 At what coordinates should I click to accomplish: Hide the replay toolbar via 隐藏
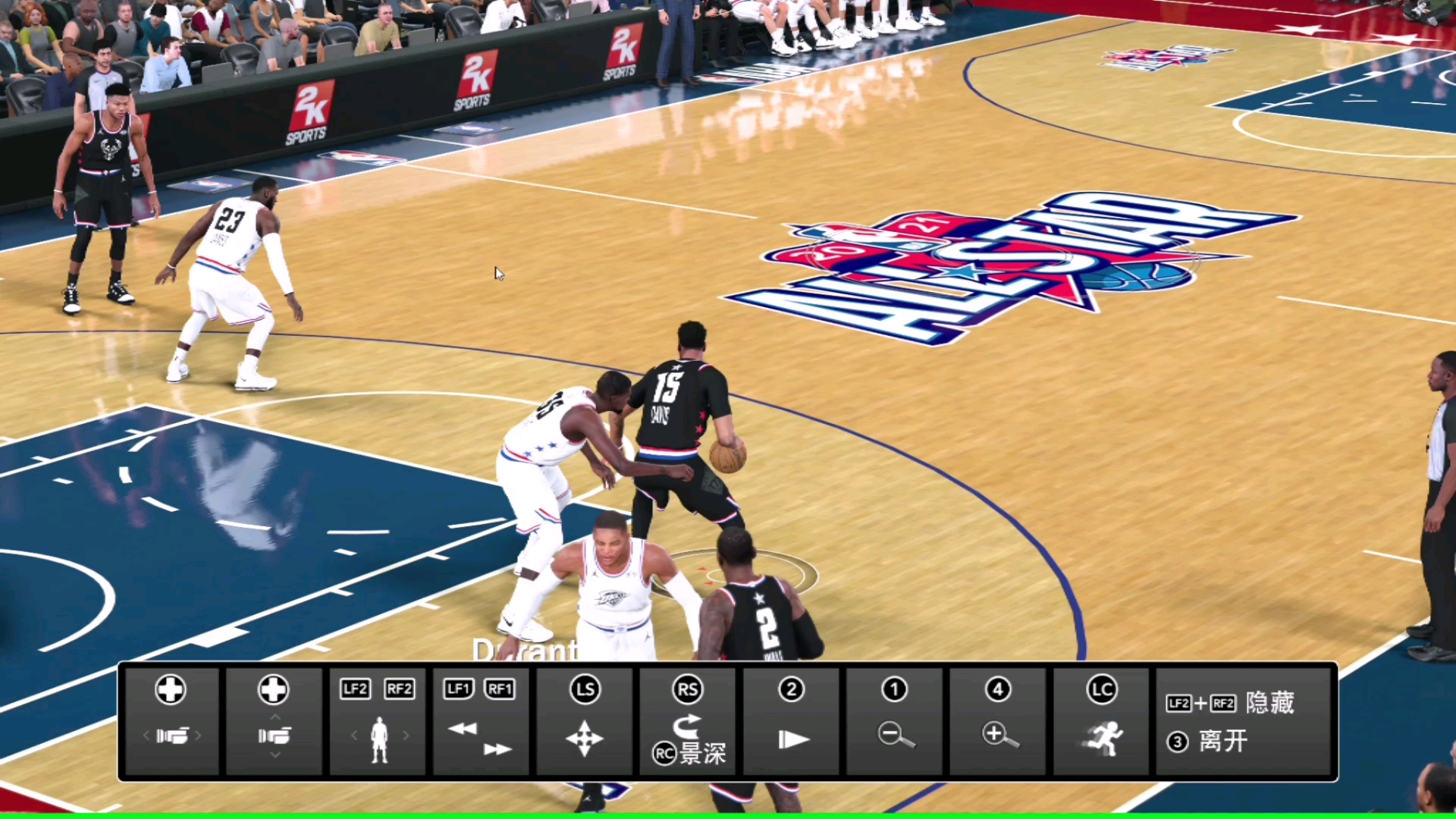coord(1269,703)
